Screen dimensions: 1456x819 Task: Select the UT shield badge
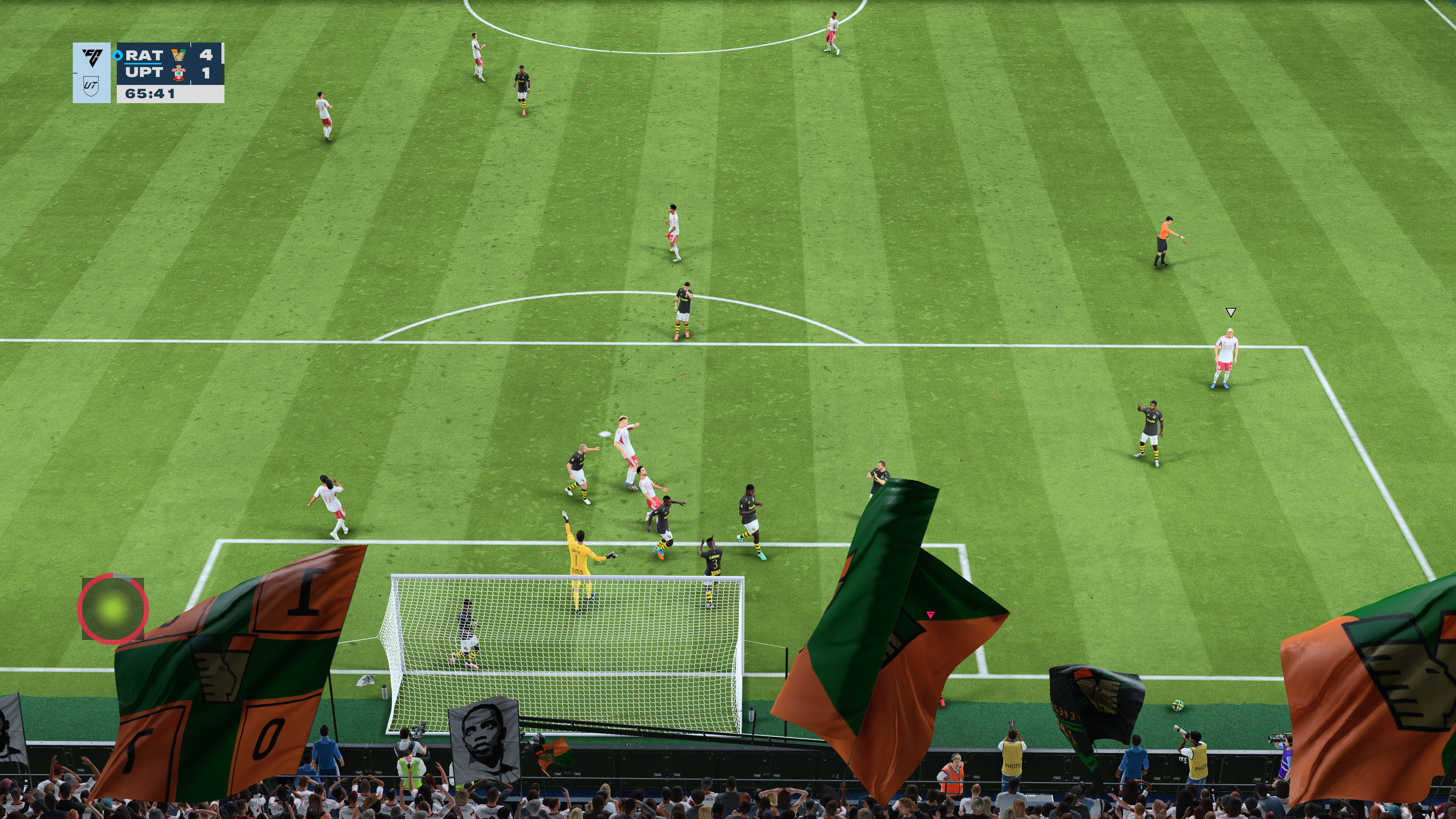(91, 86)
